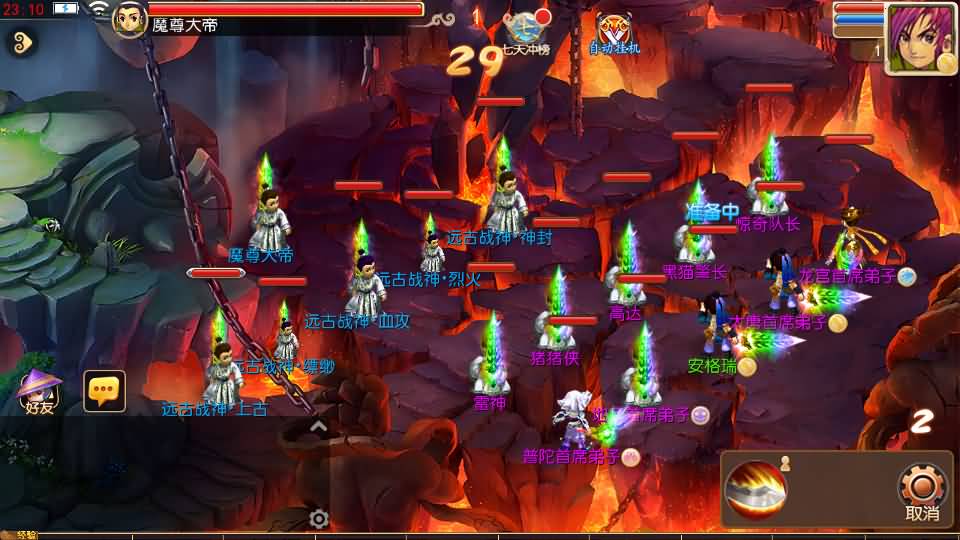Open the purple-haired player portrait
This screenshot has height=540, width=960.
tap(920, 38)
